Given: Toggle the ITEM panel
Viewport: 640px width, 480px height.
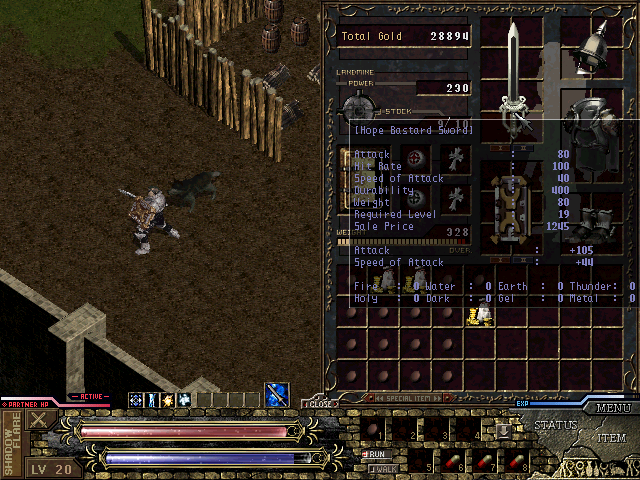Looking at the screenshot, I should (612, 438).
